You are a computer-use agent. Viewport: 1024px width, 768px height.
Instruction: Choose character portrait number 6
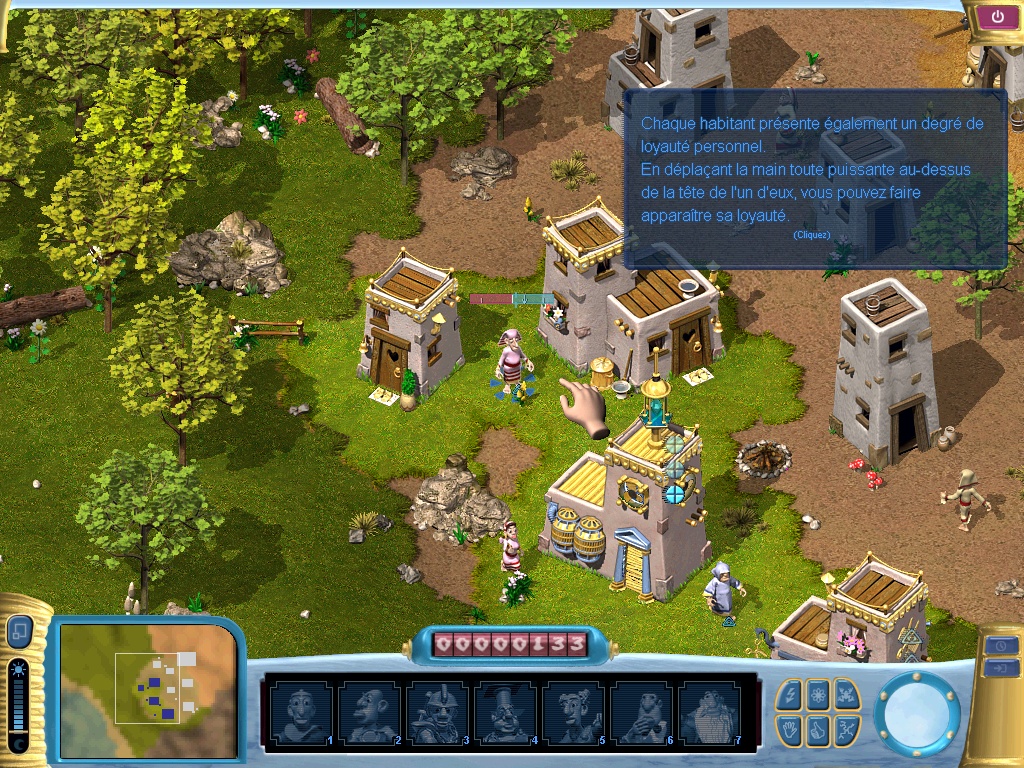(x=641, y=712)
